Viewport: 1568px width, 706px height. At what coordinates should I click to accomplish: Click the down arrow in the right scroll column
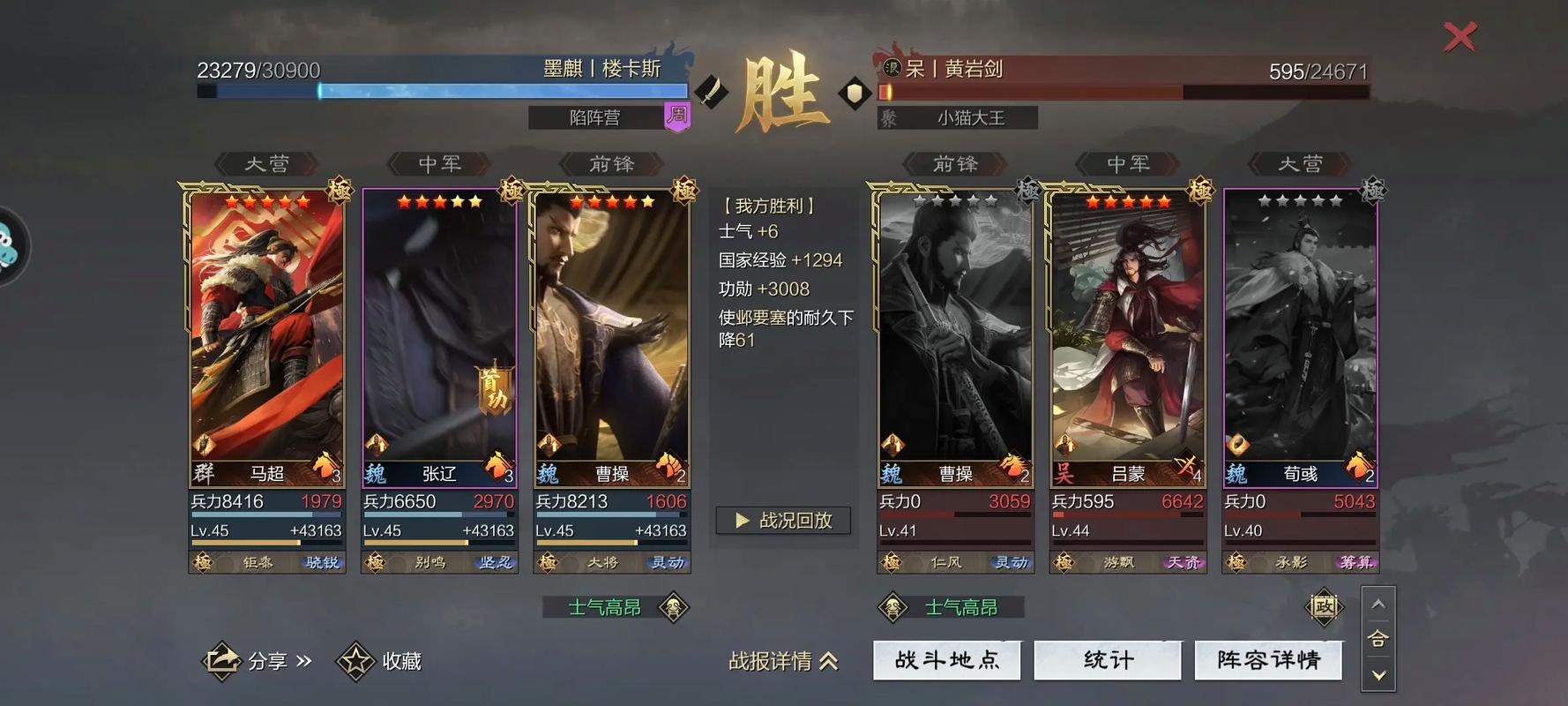[1378, 675]
